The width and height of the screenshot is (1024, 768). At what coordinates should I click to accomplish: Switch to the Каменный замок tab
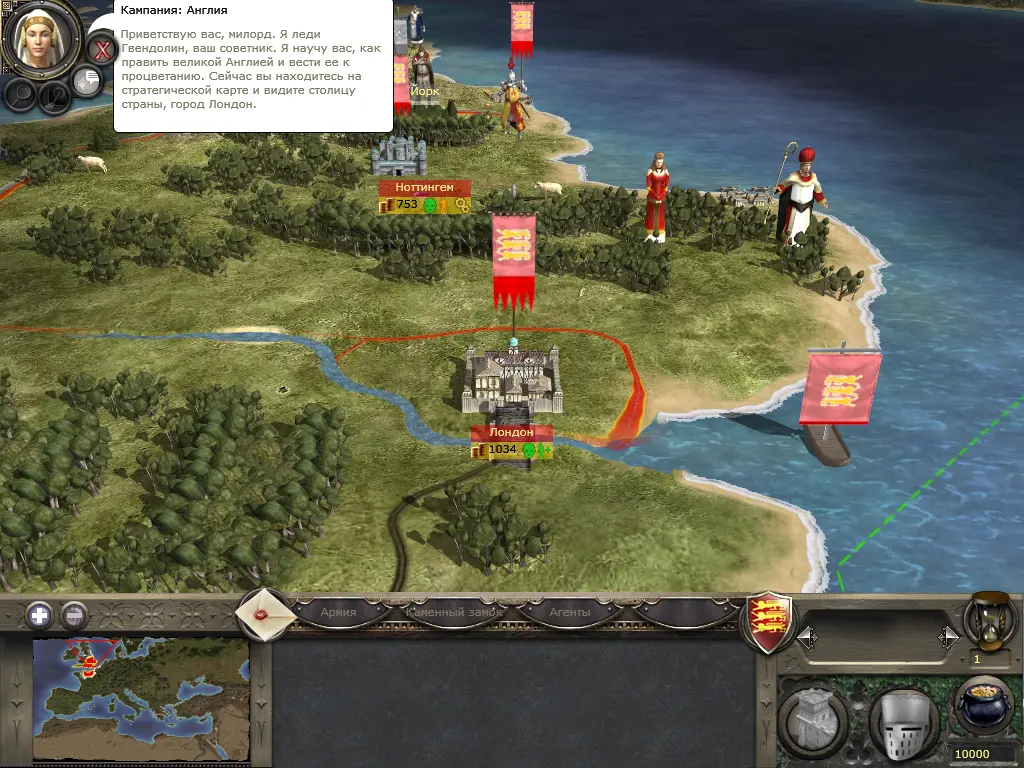point(454,612)
